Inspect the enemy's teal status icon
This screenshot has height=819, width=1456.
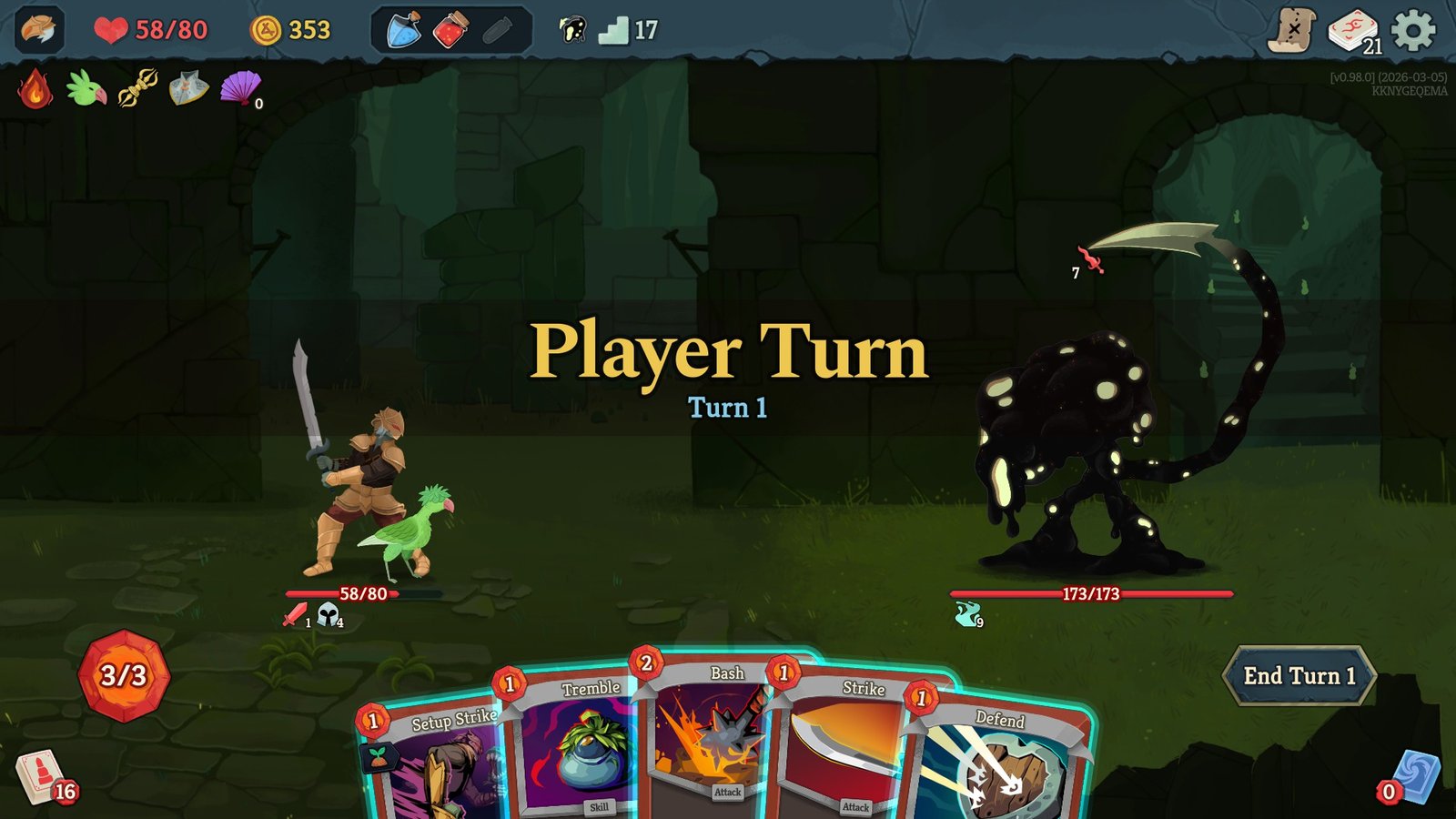tap(968, 616)
